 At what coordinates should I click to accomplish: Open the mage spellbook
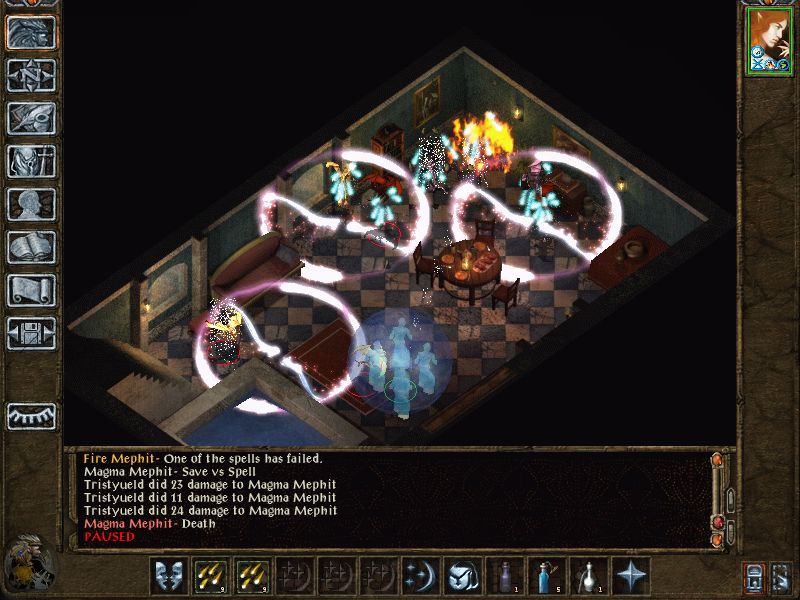point(31,247)
